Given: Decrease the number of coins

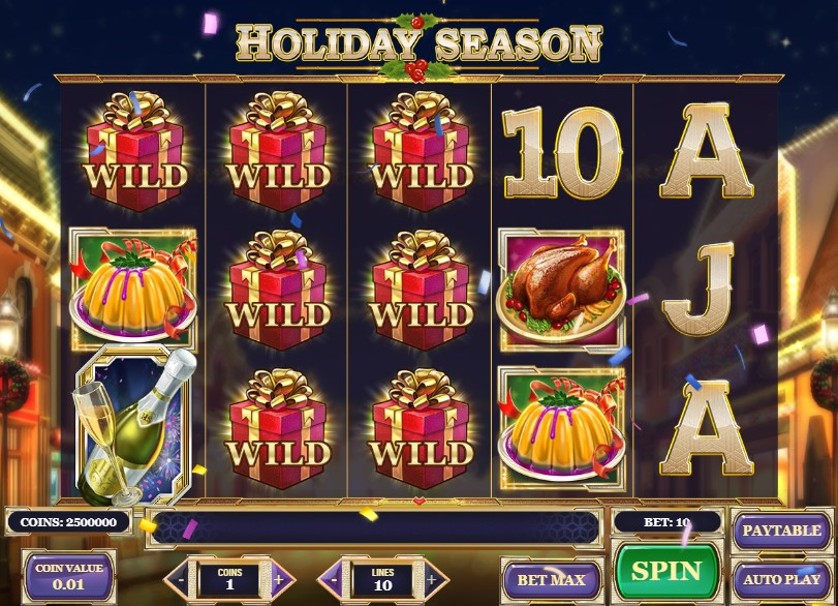Looking at the screenshot, I should pyautogui.click(x=181, y=579).
